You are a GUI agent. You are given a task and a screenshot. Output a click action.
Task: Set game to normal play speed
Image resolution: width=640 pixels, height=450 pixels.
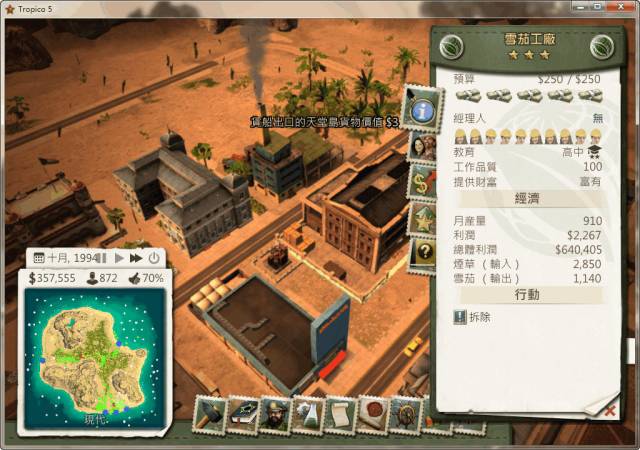[x=119, y=258]
